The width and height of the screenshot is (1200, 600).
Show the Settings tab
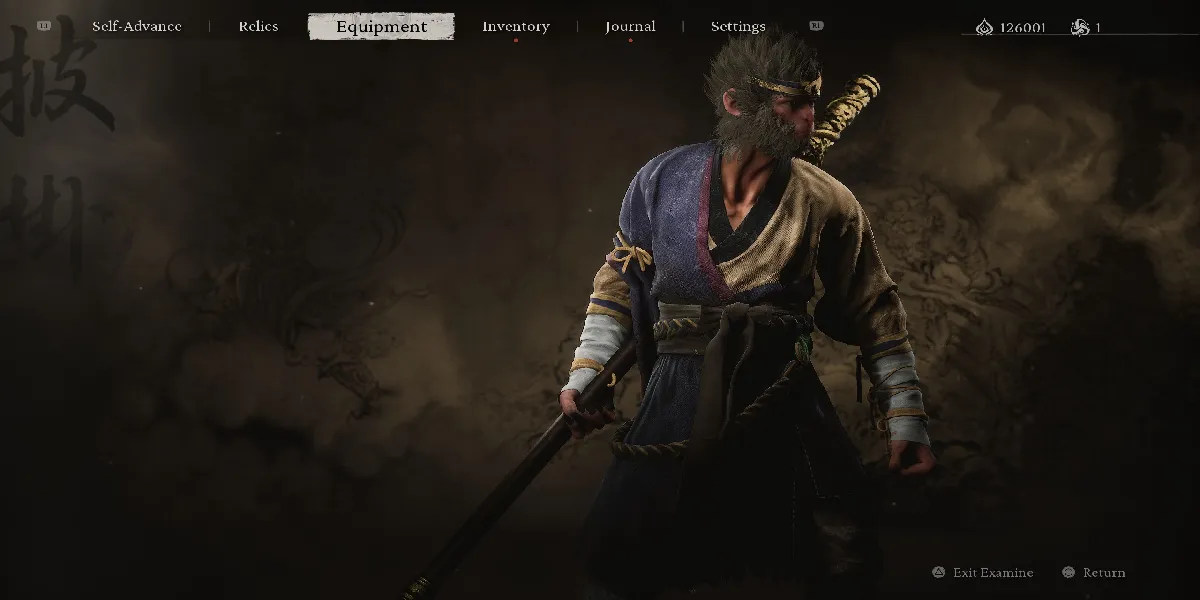738,27
